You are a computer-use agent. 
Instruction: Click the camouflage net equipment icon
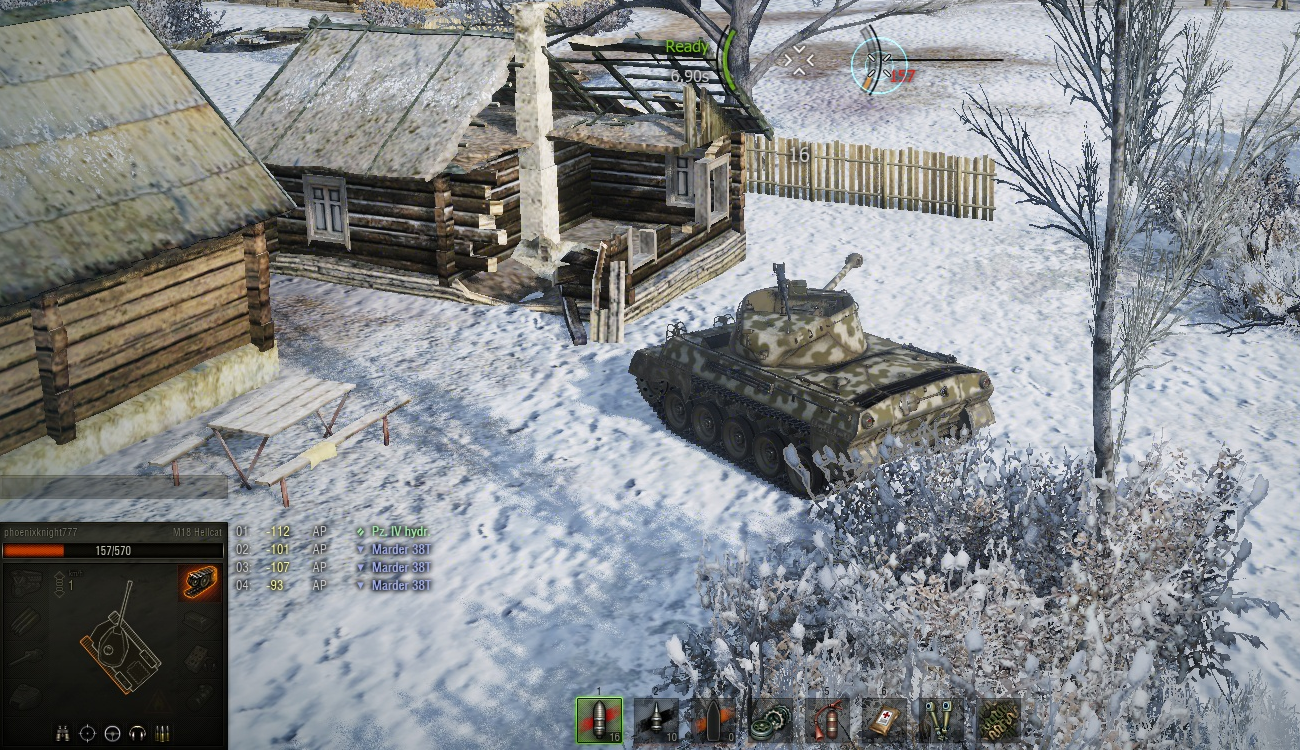[999, 719]
